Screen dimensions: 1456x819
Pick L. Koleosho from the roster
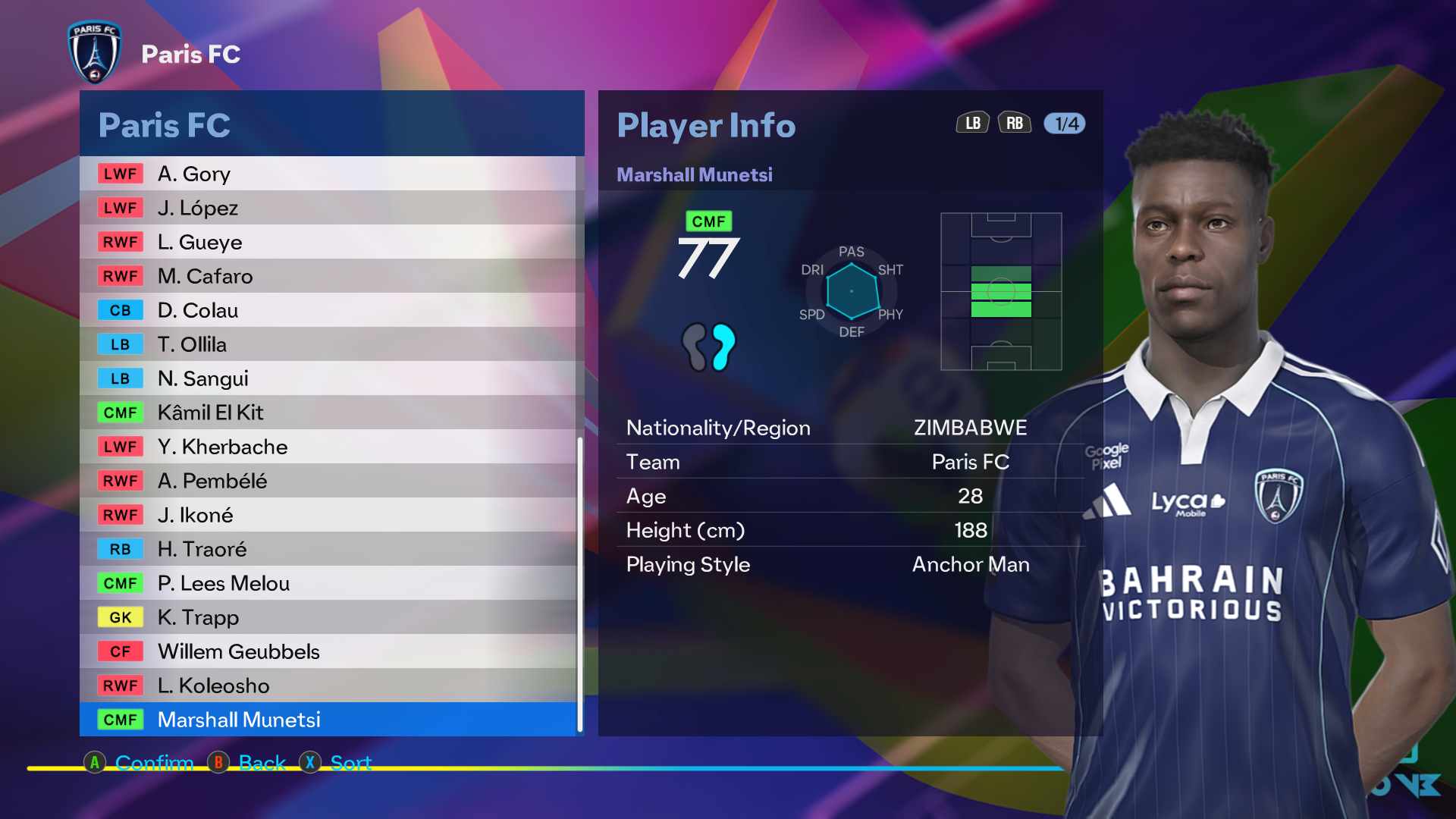[x=328, y=686]
